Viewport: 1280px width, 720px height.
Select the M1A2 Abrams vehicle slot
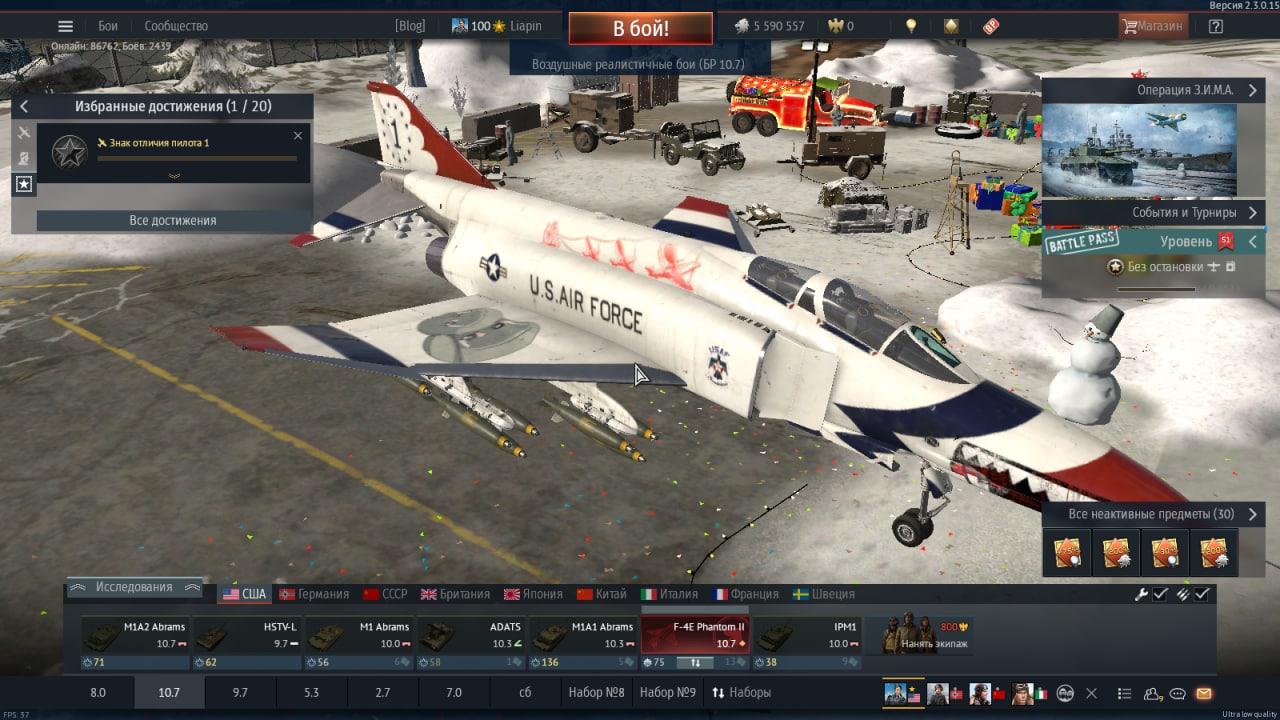[x=134, y=637]
